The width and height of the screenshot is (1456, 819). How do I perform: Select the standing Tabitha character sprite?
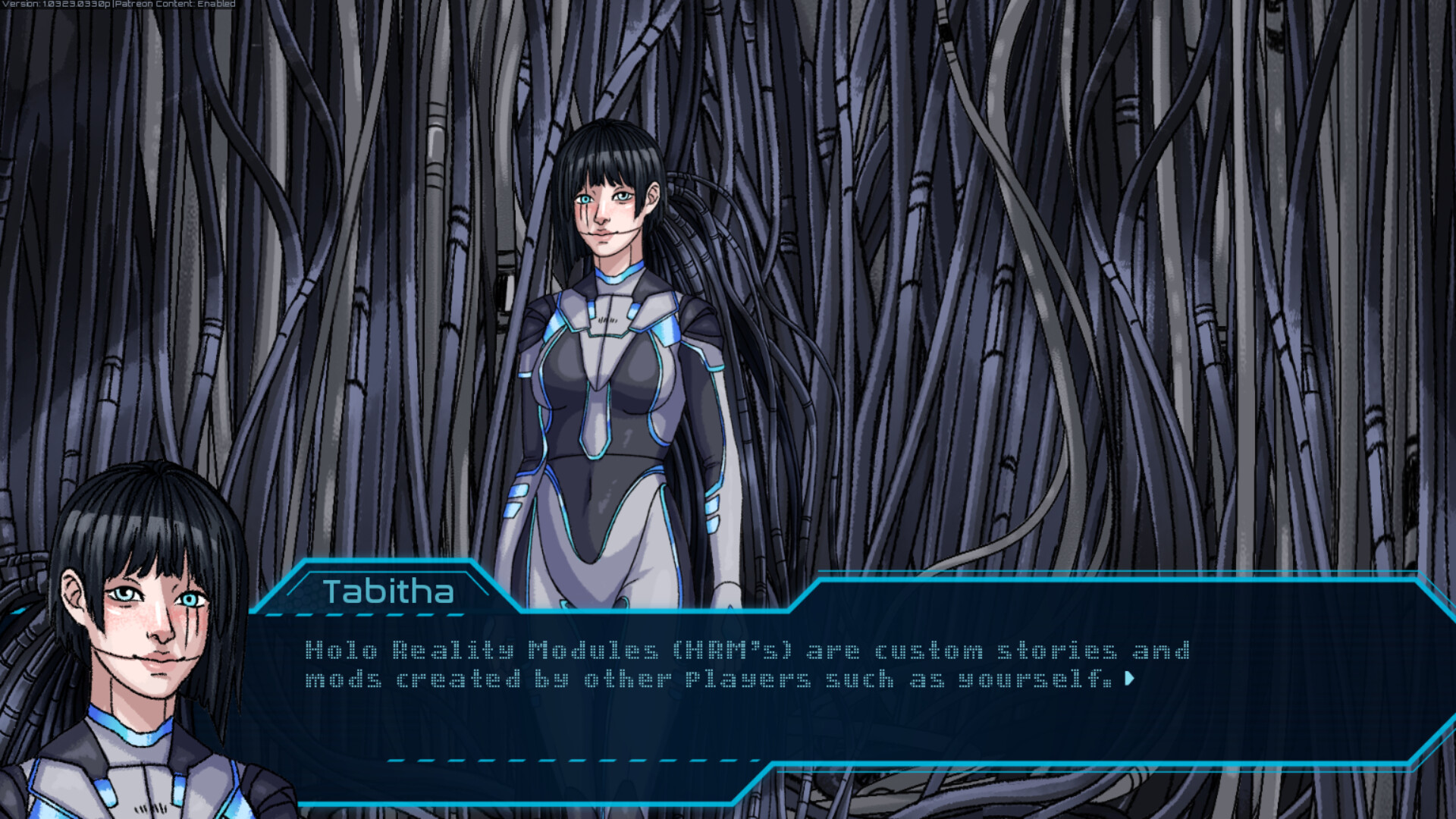pos(614,341)
